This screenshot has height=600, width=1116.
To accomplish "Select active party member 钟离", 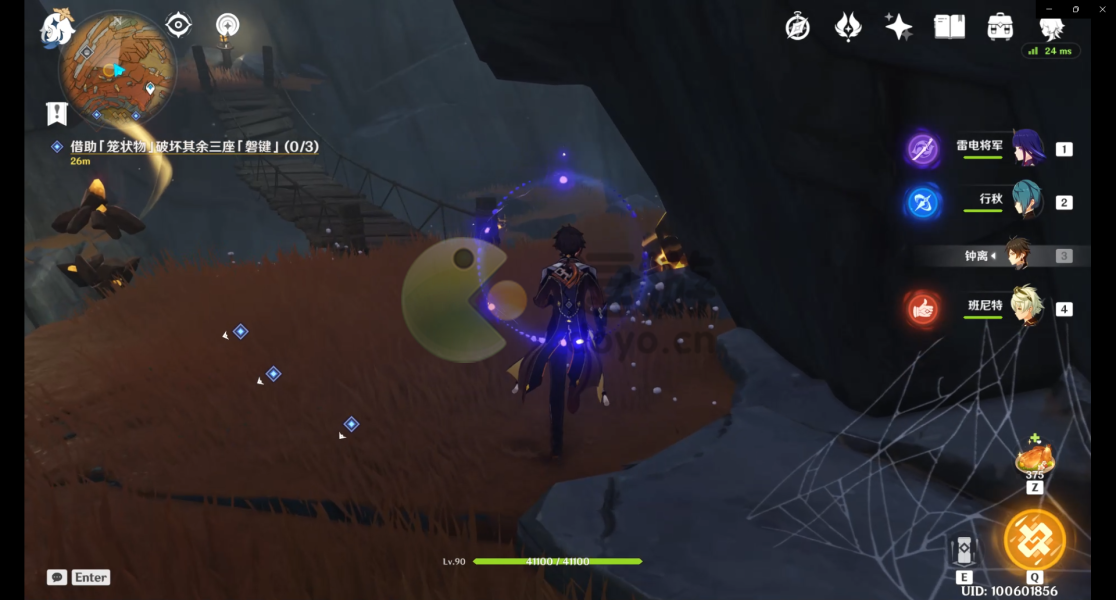I will (x=1019, y=255).
